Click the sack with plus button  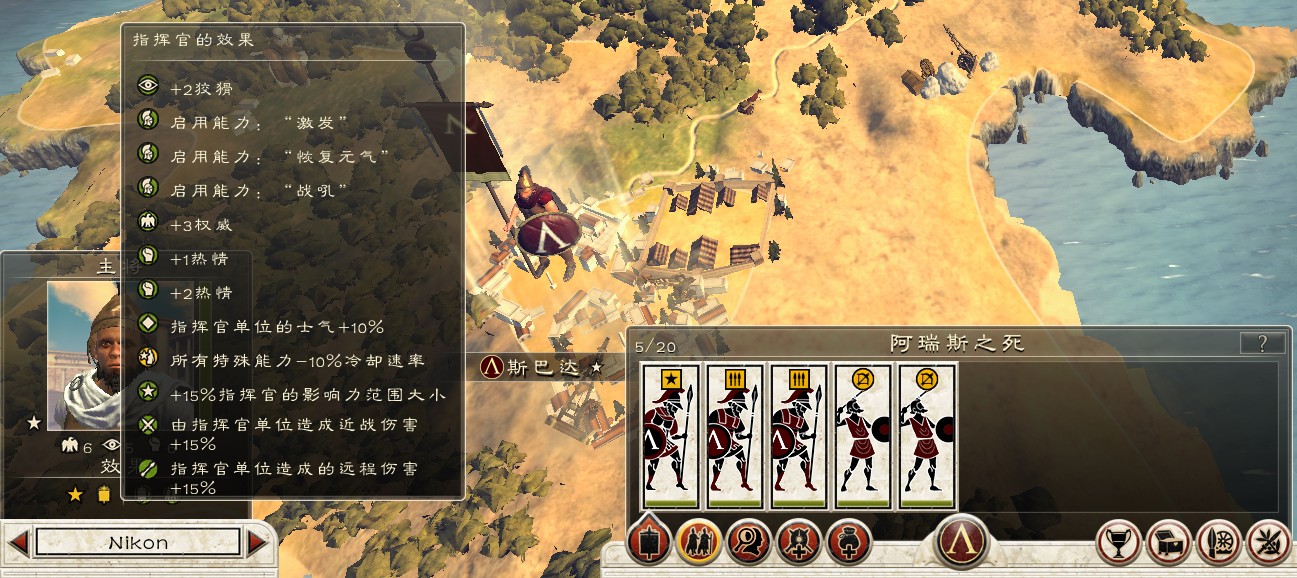(x=849, y=543)
